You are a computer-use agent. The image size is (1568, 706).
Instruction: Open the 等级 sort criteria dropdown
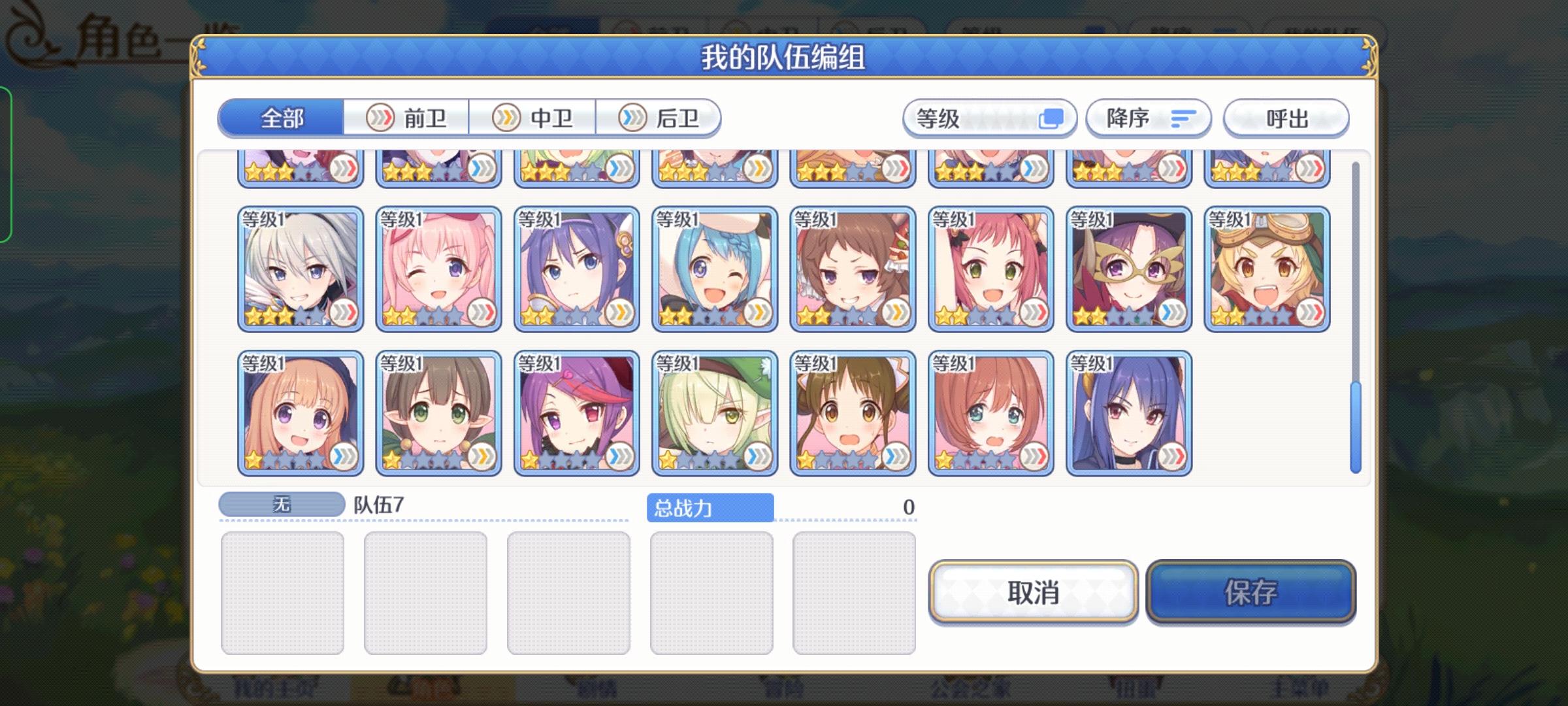tap(990, 118)
